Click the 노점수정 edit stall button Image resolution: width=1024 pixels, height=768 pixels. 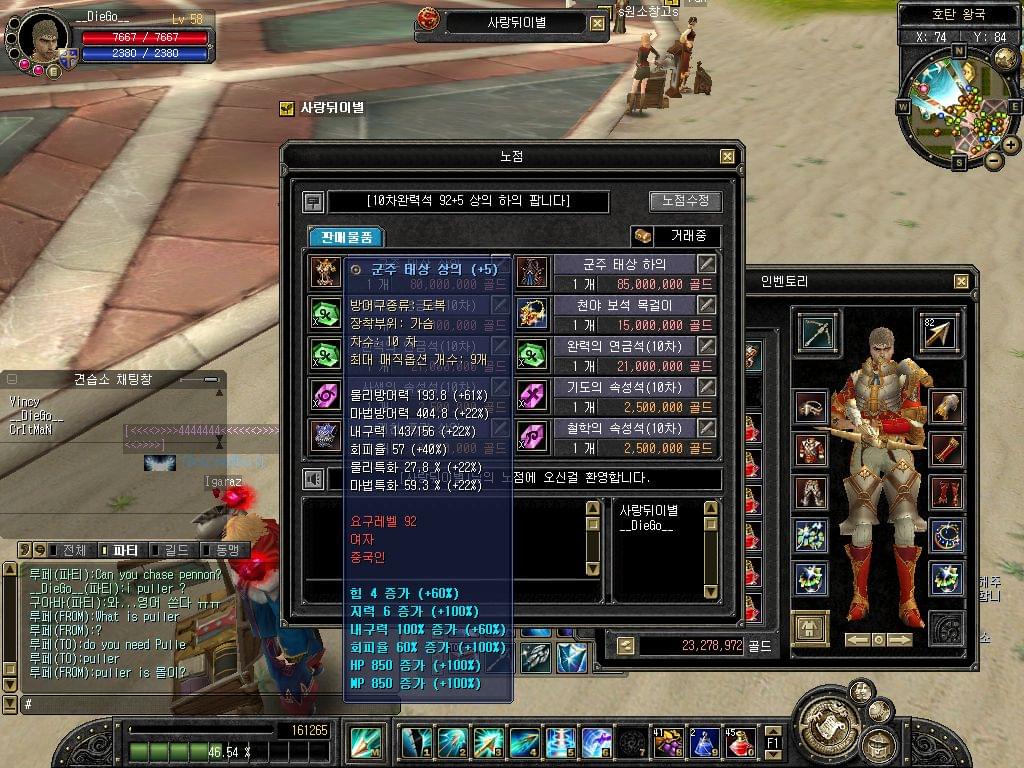pyautogui.click(x=685, y=201)
